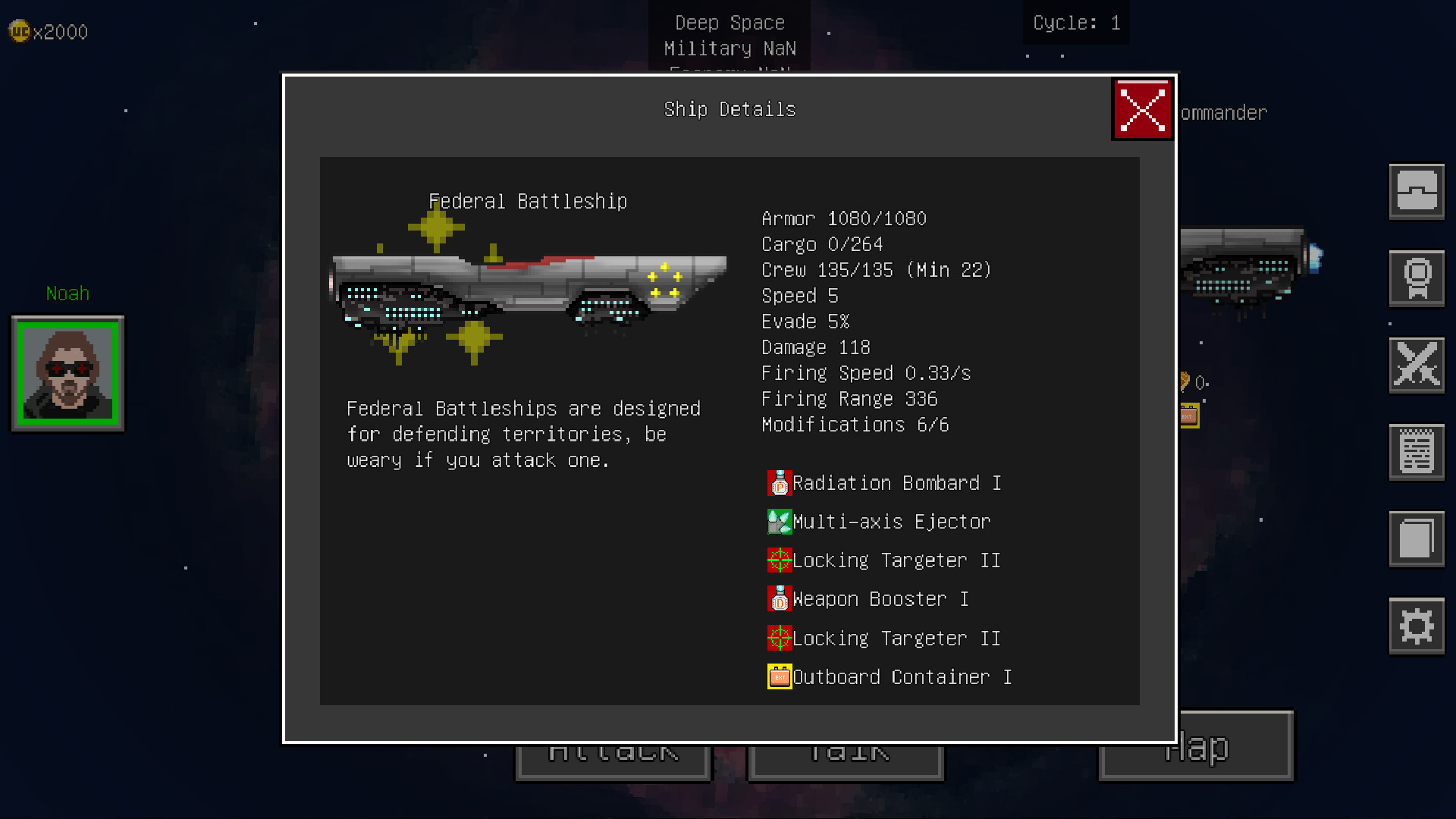This screenshot has width=1456, height=819.
Task: Click Noah's commander portrait
Action: tap(67, 372)
